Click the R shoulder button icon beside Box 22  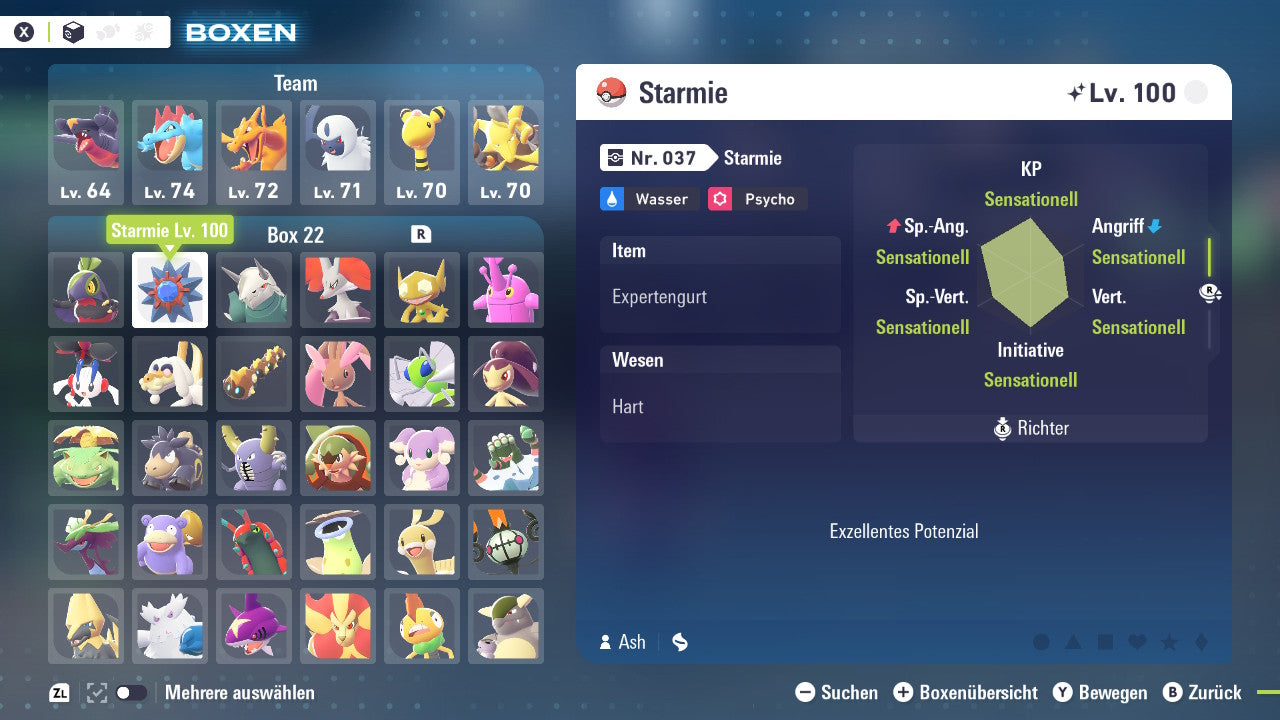(x=421, y=234)
